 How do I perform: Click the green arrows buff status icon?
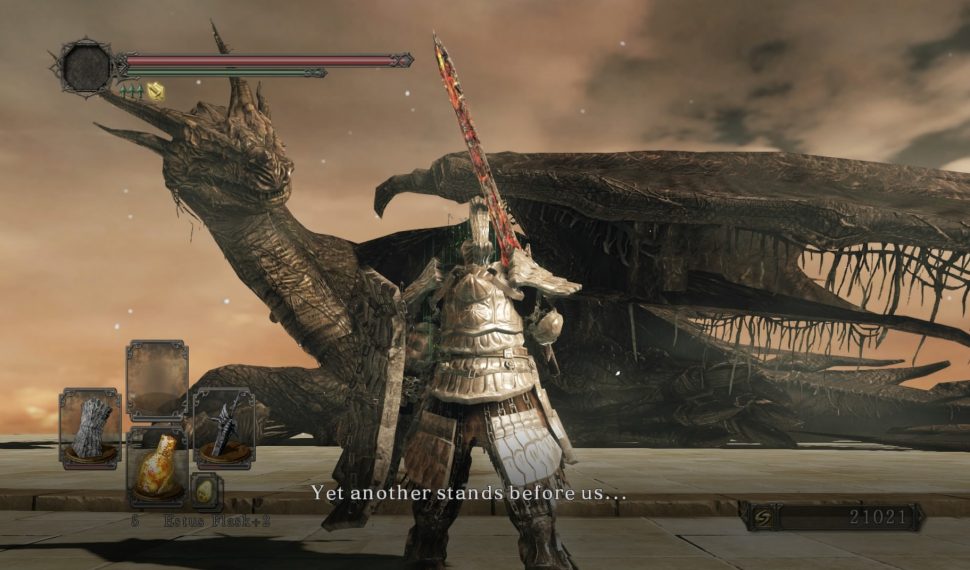130,91
